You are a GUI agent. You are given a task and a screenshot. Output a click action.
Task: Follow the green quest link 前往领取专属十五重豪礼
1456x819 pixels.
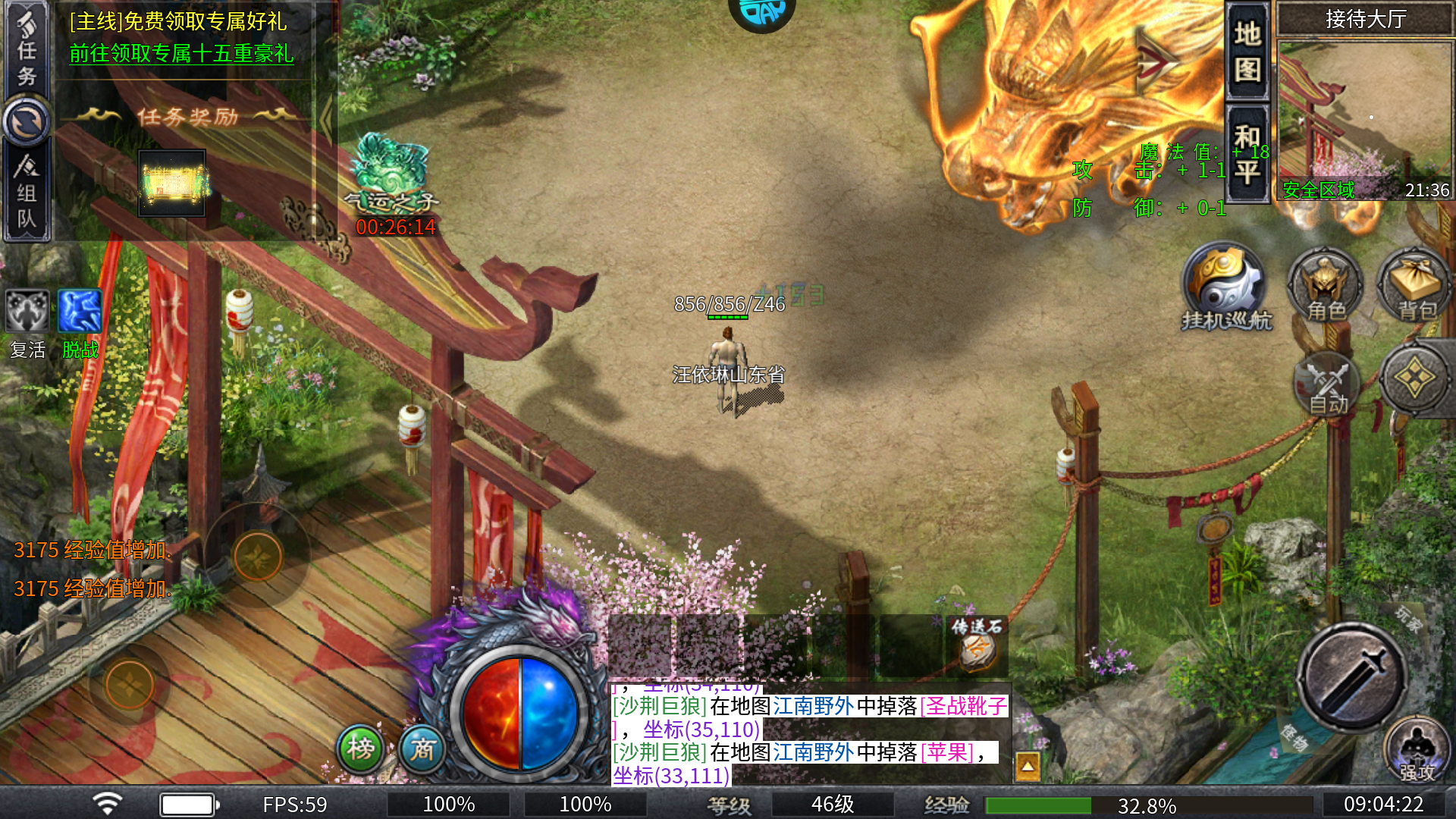181,53
